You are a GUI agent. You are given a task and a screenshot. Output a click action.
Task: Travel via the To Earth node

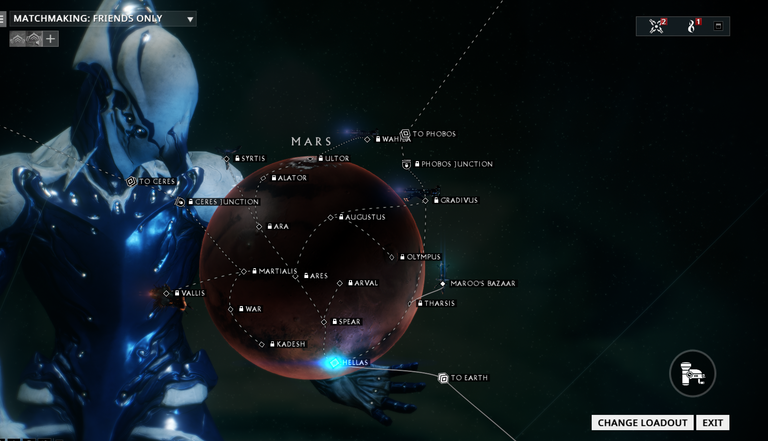point(444,378)
